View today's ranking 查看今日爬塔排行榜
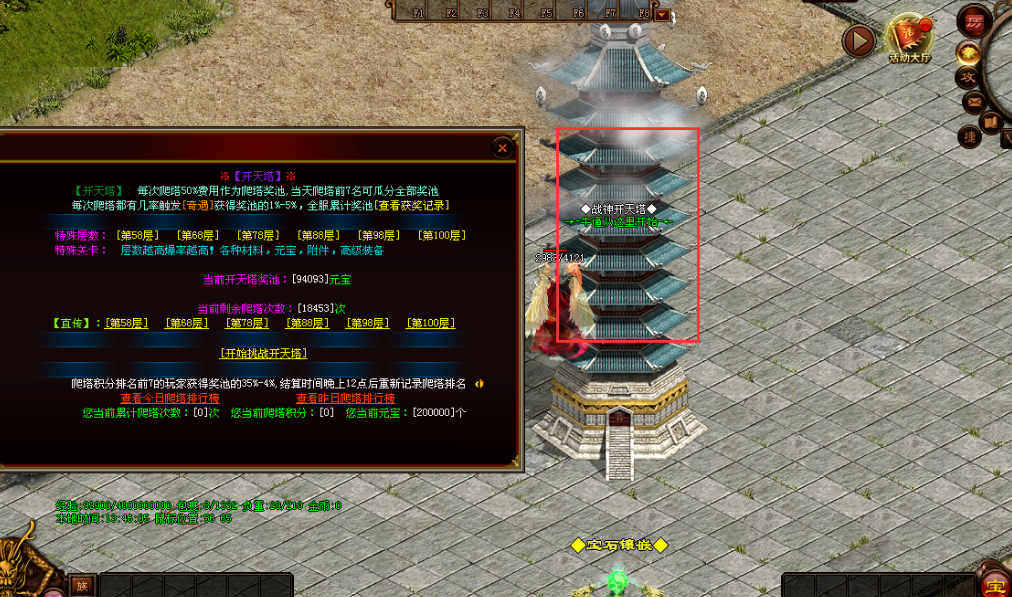 [x=170, y=398]
